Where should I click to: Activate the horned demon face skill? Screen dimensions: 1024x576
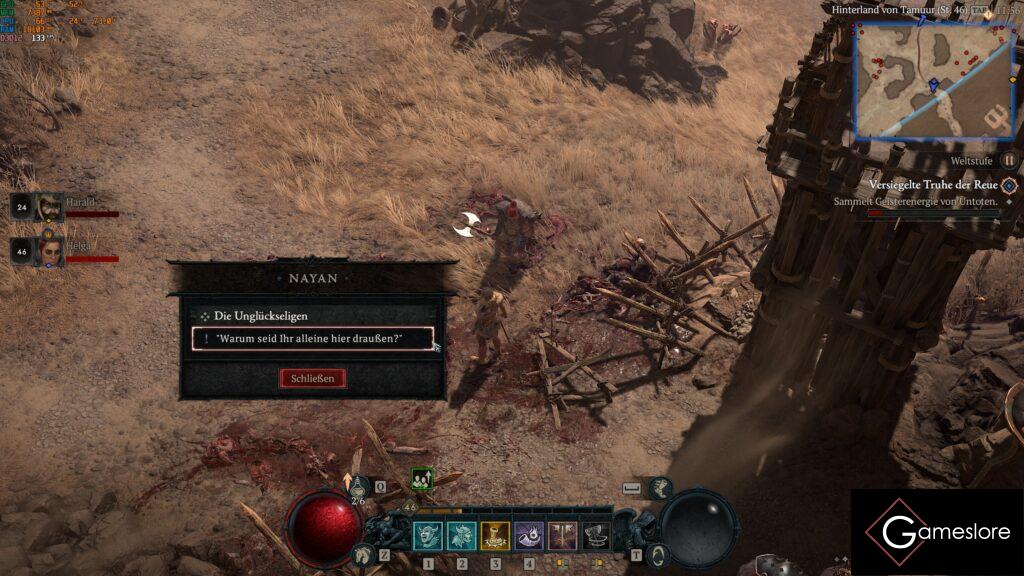(428, 537)
